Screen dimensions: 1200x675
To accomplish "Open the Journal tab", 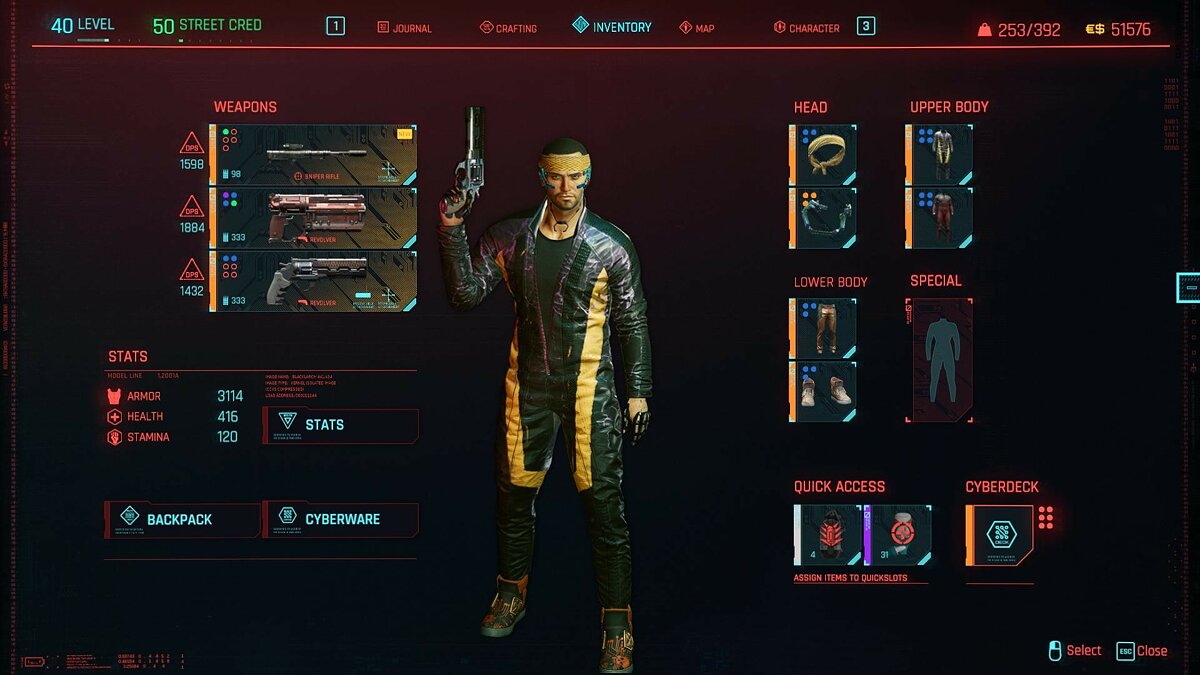I will (405, 28).
